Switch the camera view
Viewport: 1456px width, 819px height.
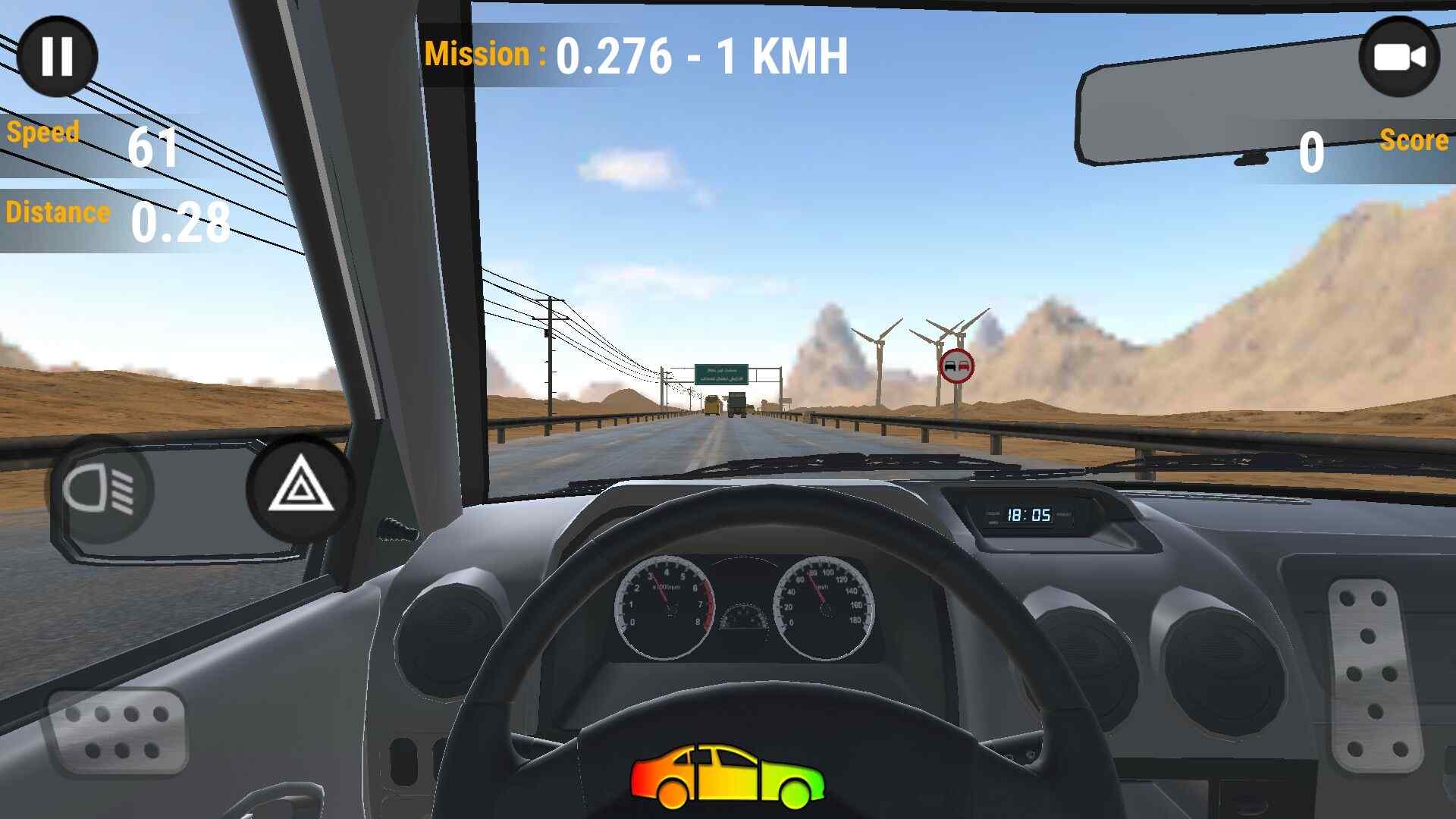pos(1398,58)
